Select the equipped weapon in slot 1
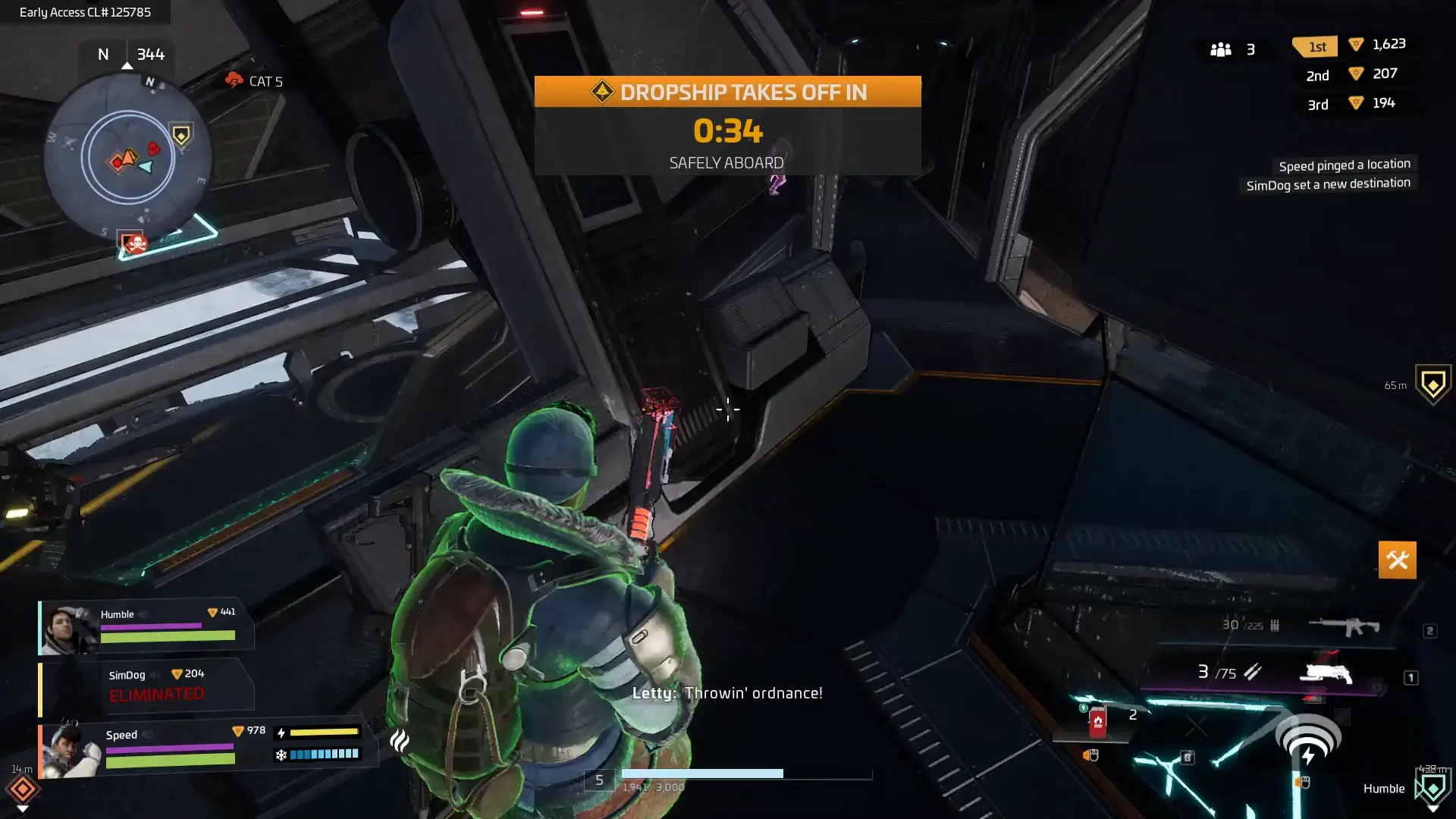Viewport: 1456px width, 819px height. (x=1325, y=673)
